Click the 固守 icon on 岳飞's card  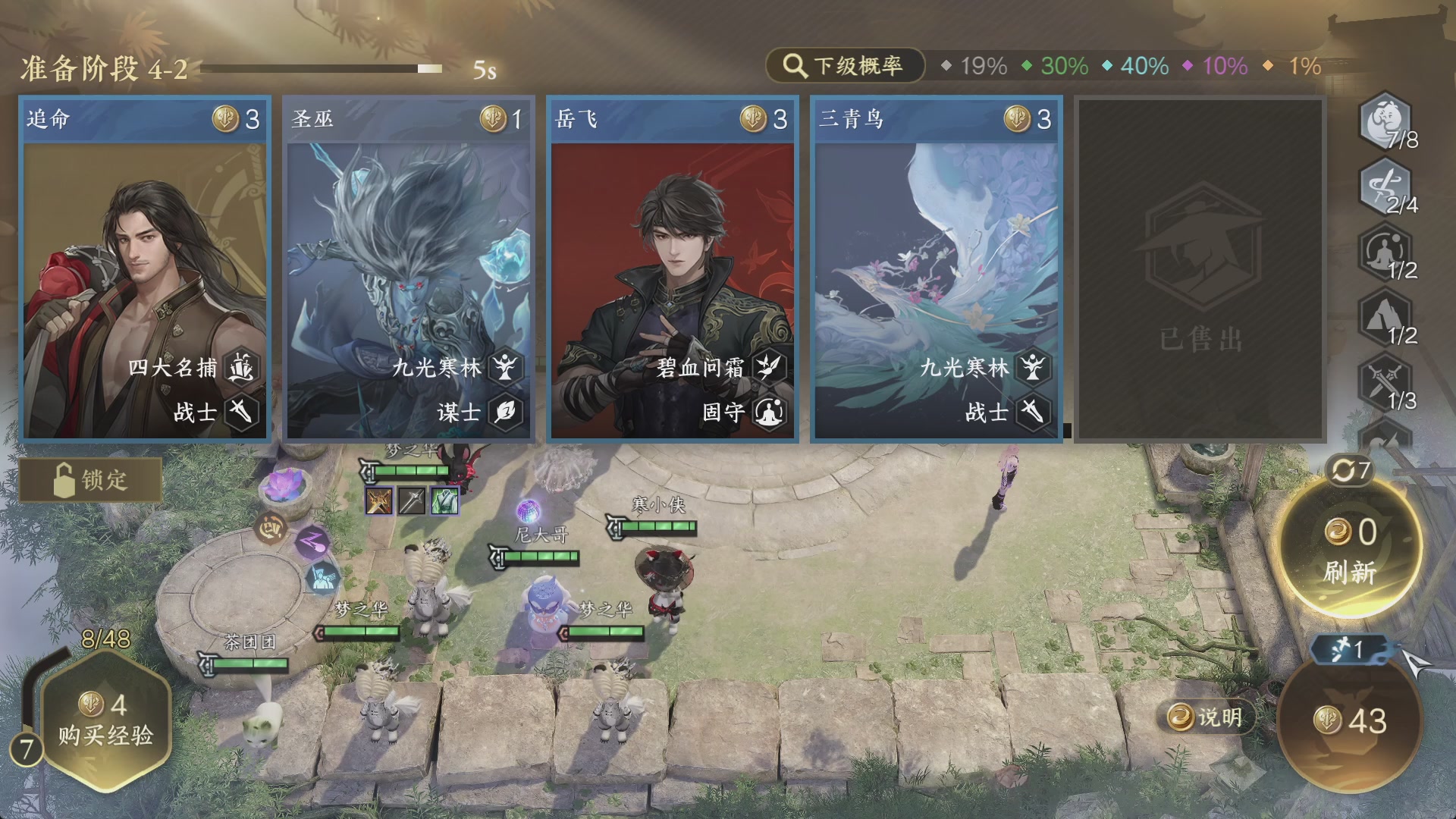(768, 412)
